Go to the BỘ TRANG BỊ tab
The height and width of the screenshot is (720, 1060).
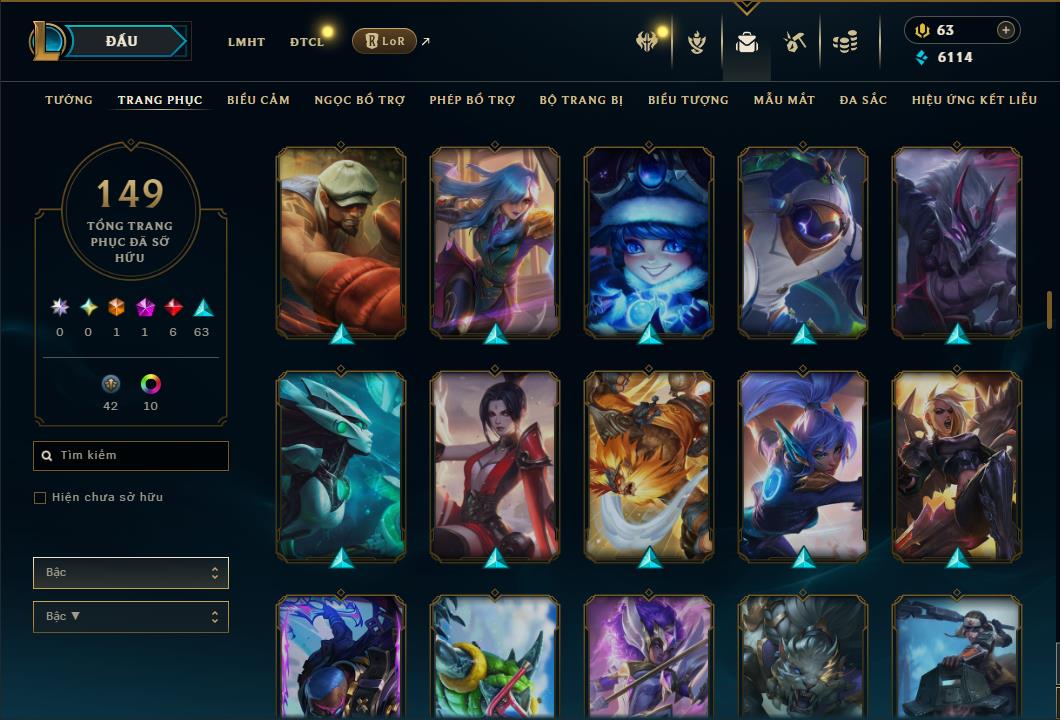[581, 100]
